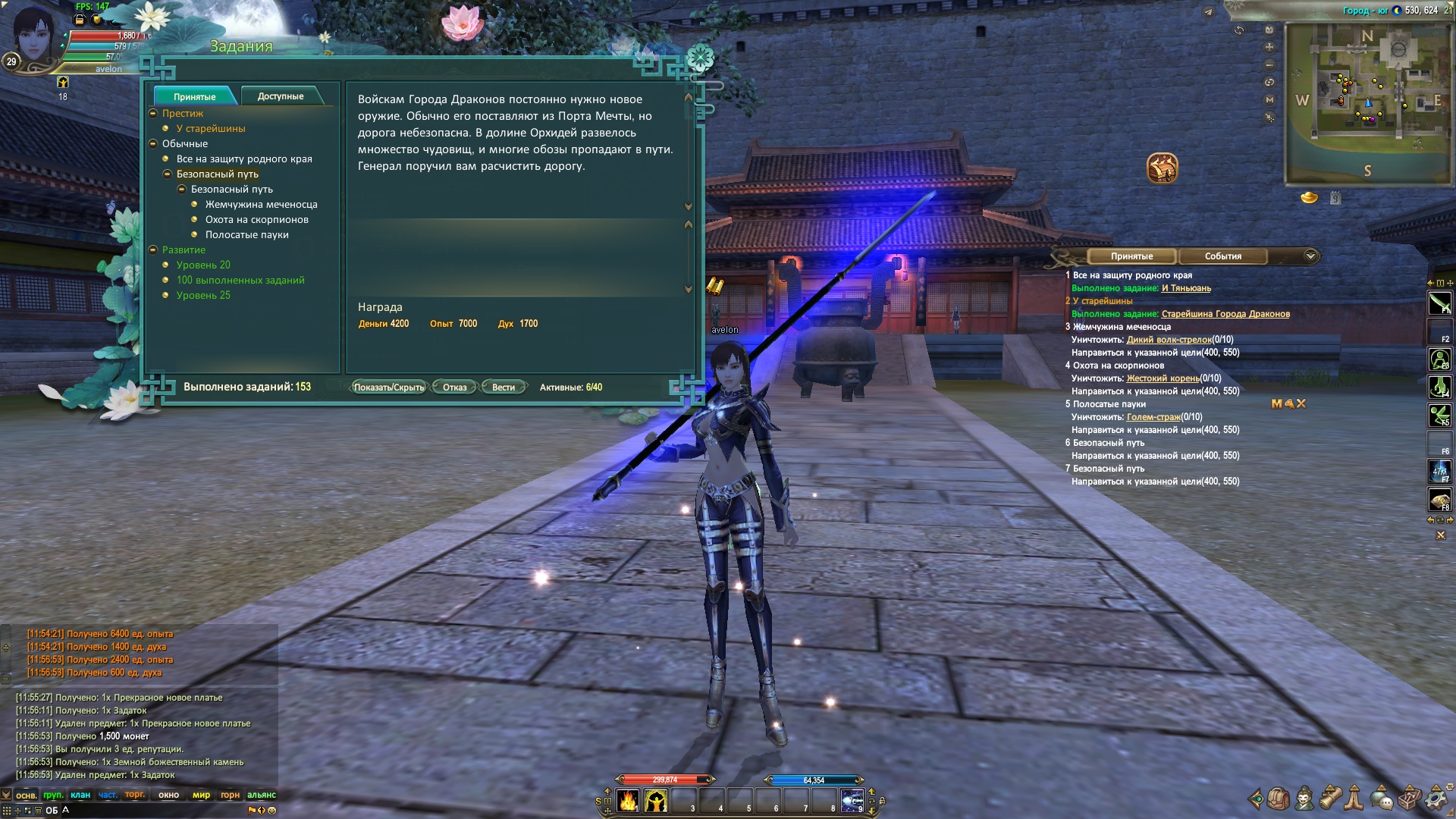The height and width of the screenshot is (819, 1456).
Task: Click the minimap
Action: pos(1367,102)
